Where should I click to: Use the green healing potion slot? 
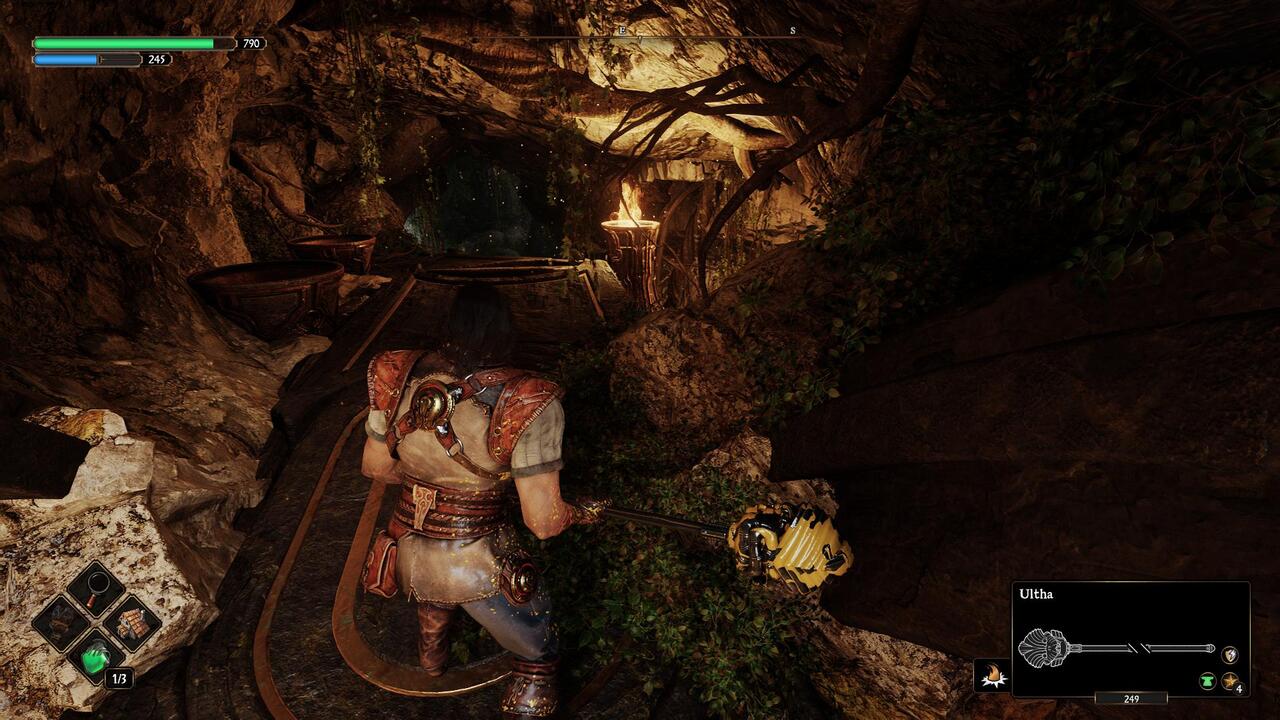(96, 657)
